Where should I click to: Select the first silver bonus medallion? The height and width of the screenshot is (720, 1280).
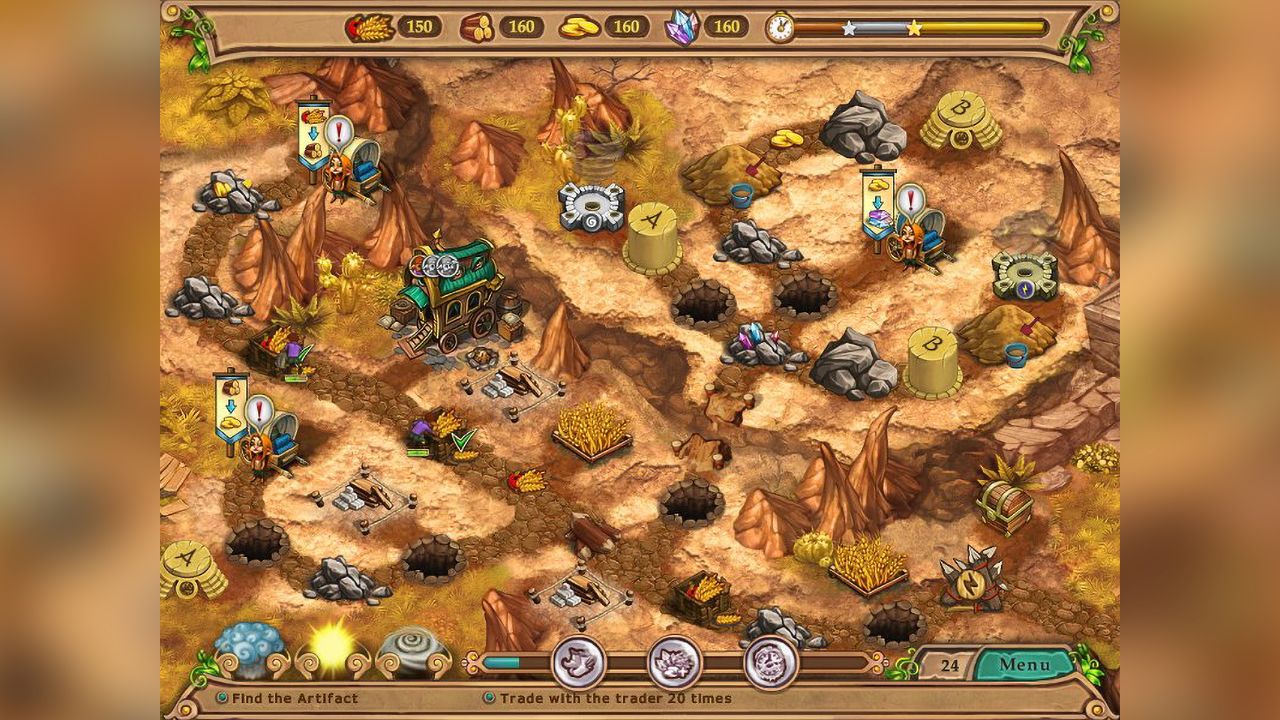click(579, 662)
